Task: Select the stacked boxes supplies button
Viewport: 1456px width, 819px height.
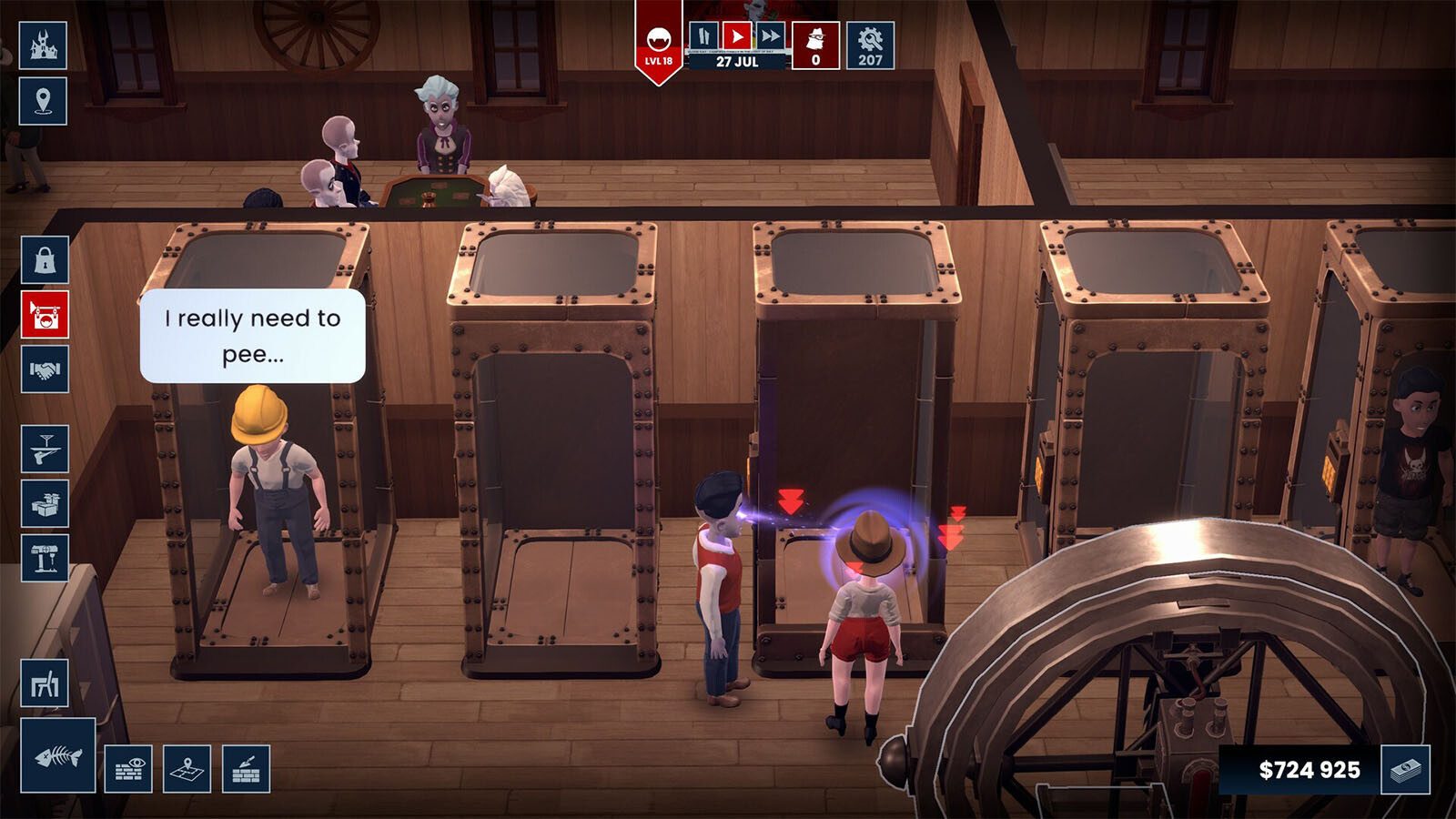Action: pos(45,502)
